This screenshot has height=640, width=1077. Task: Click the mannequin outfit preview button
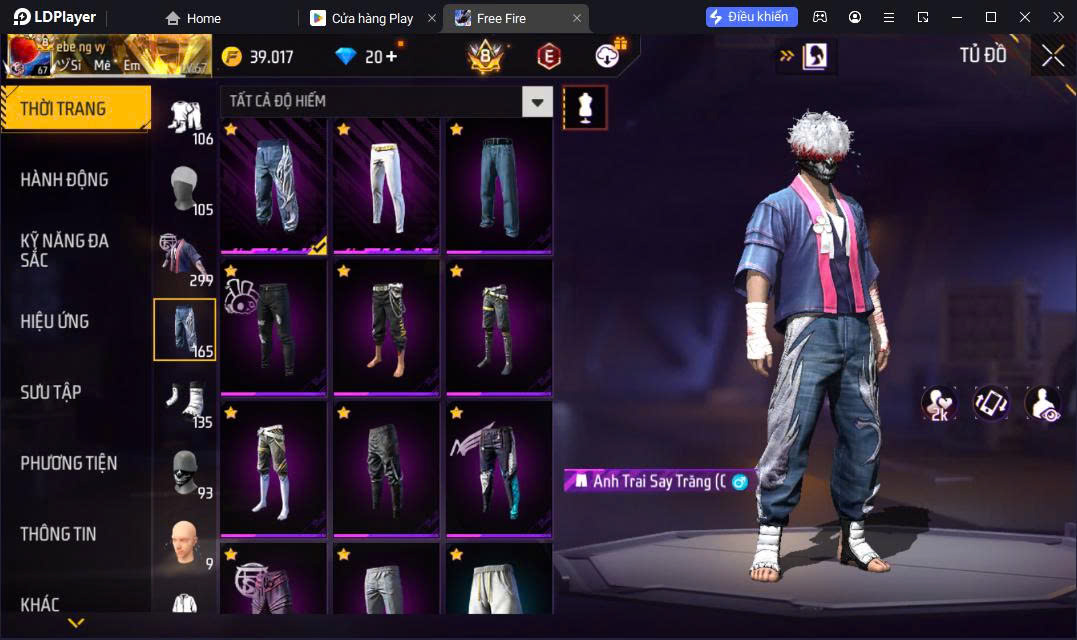point(585,107)
